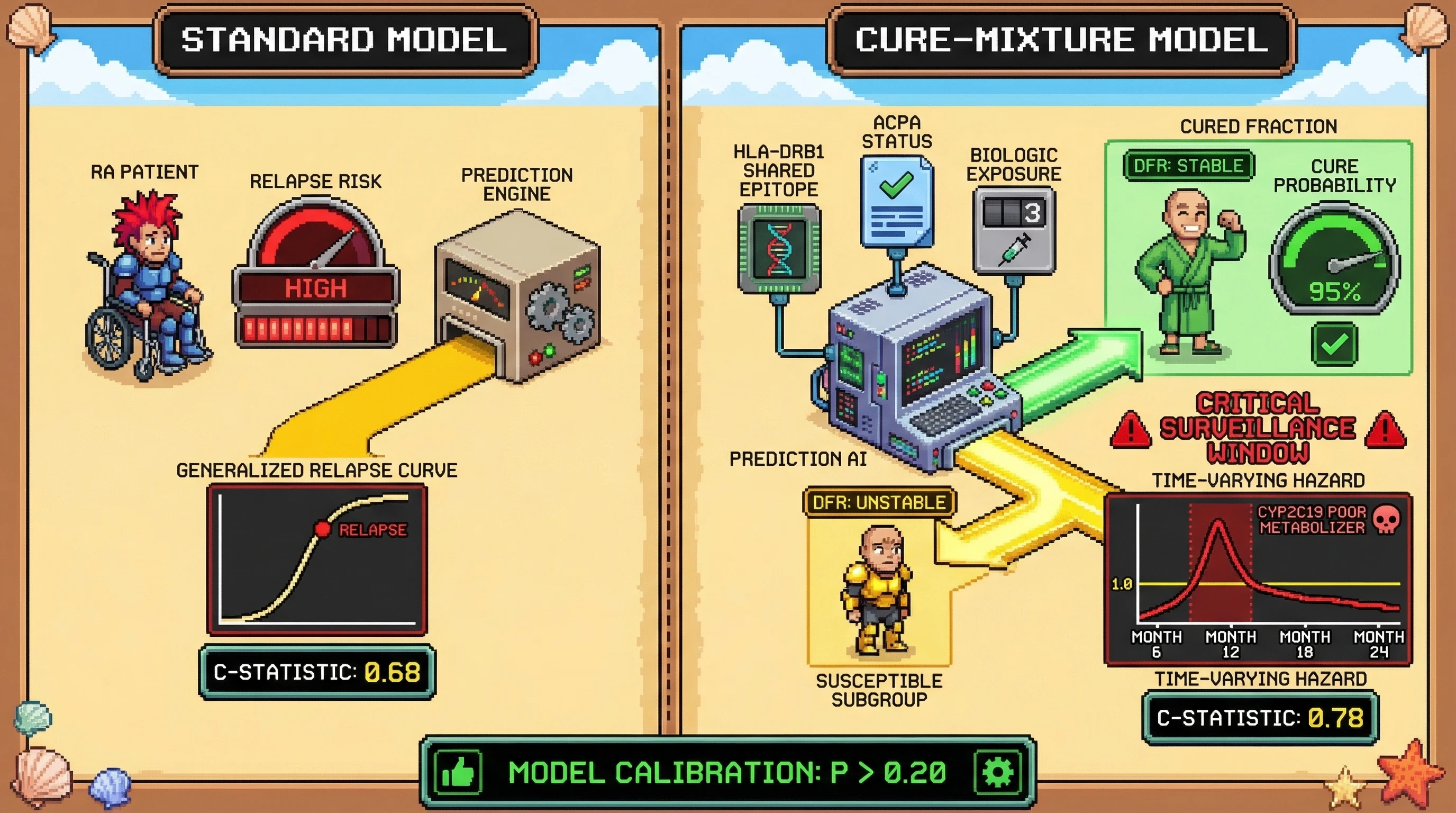Open the ACPA Status document icon
The image size is (1456, 813).
[896, 201]
